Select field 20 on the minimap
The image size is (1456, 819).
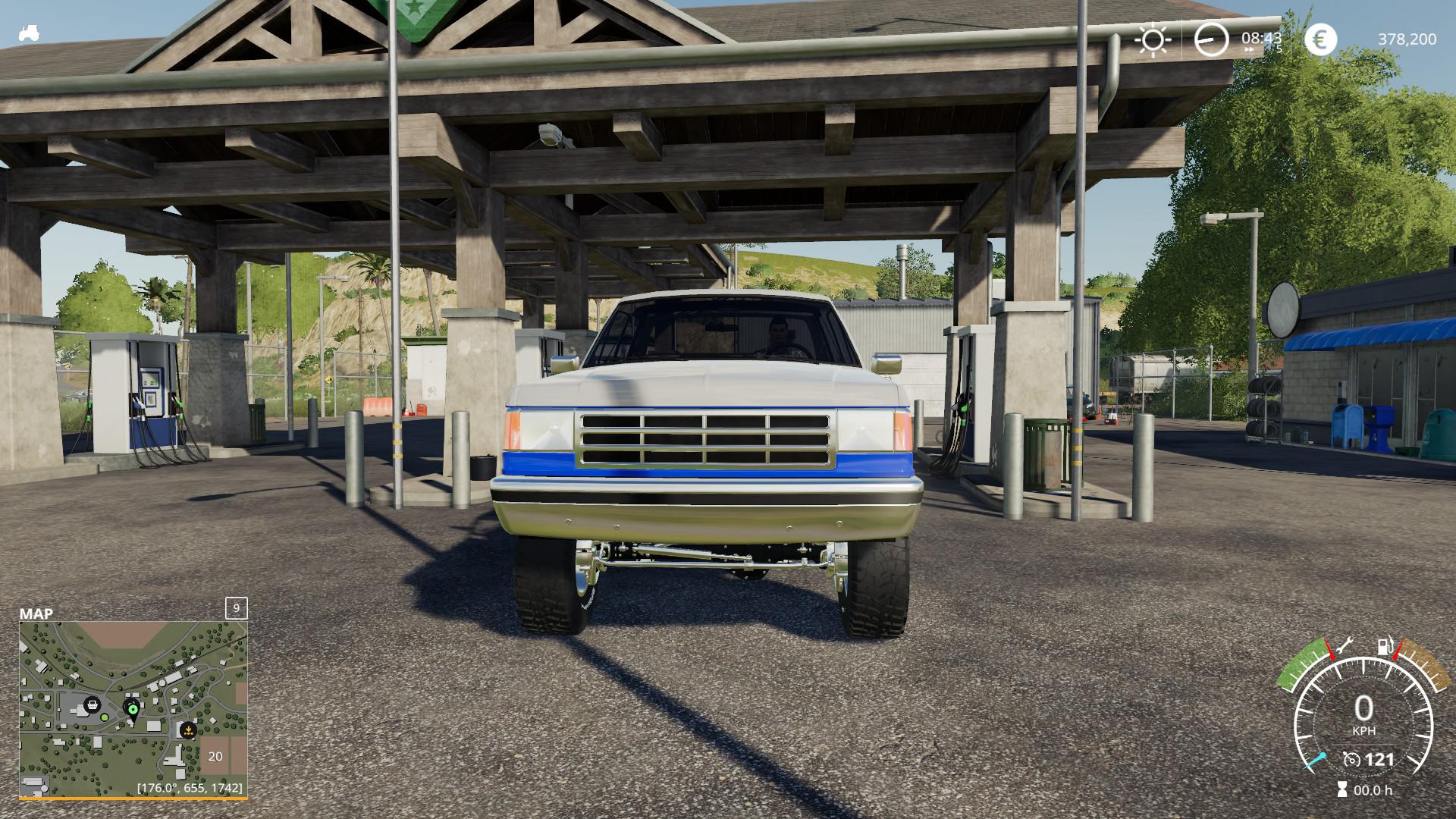point(216,755)
